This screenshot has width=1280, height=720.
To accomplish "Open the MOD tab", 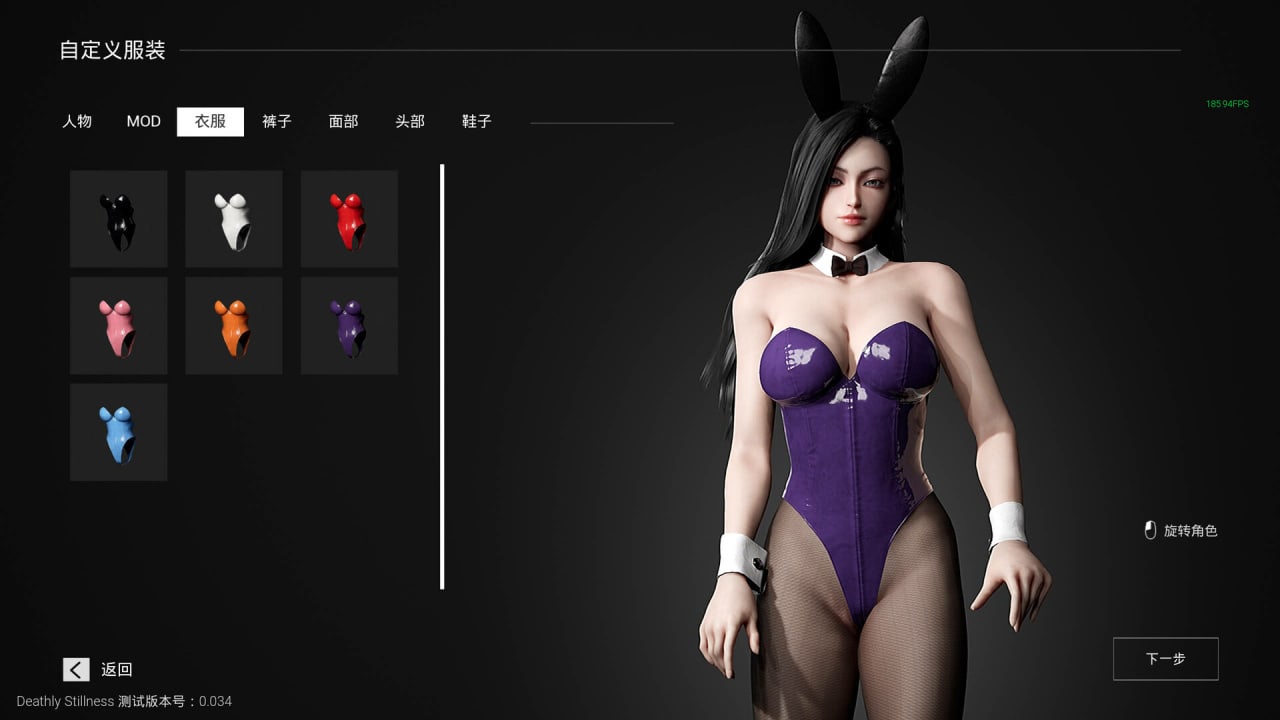I will pyautogui.click(x=143, y=121).
